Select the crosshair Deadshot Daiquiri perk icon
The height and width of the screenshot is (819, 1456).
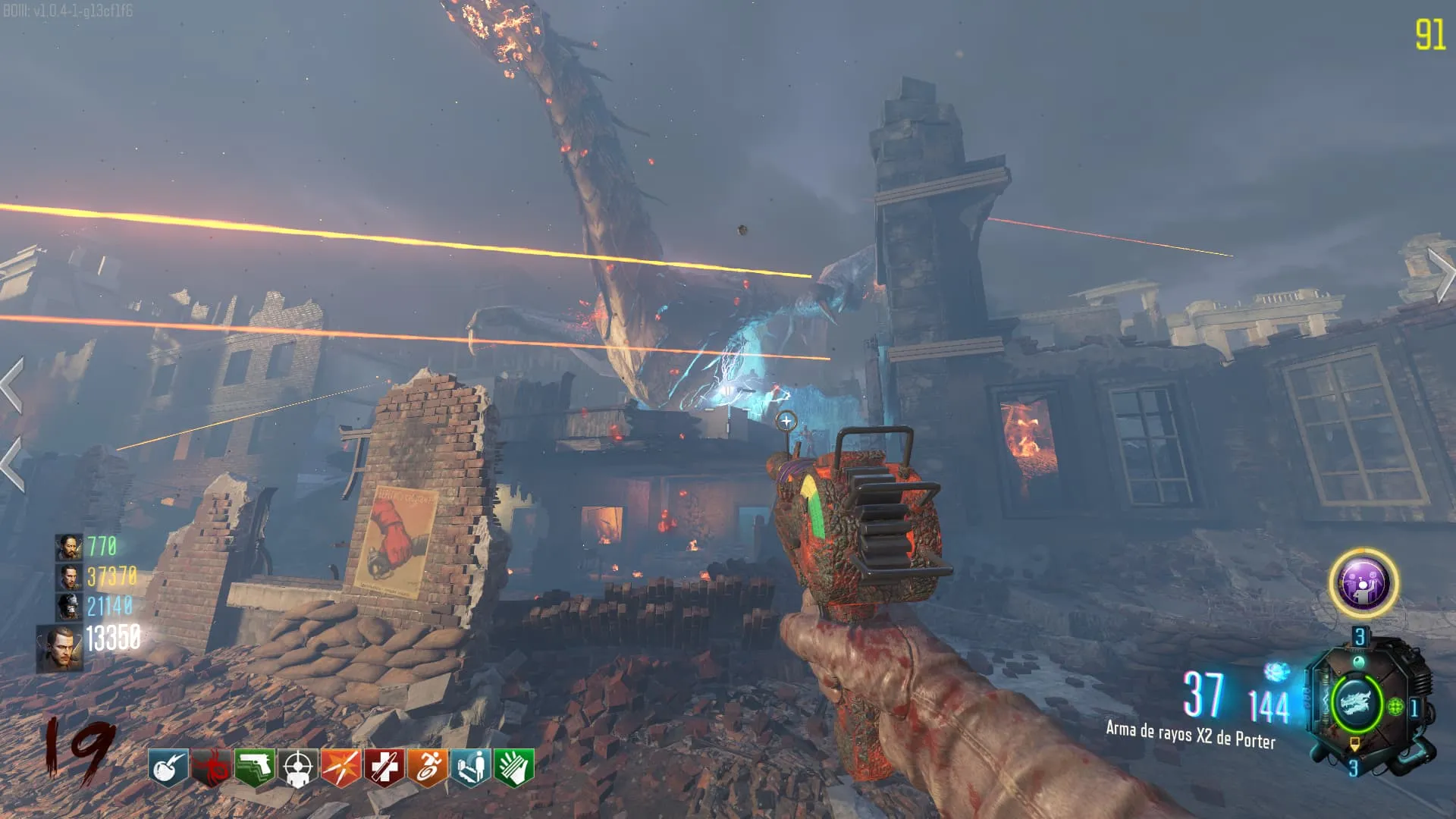coord(297,768)
